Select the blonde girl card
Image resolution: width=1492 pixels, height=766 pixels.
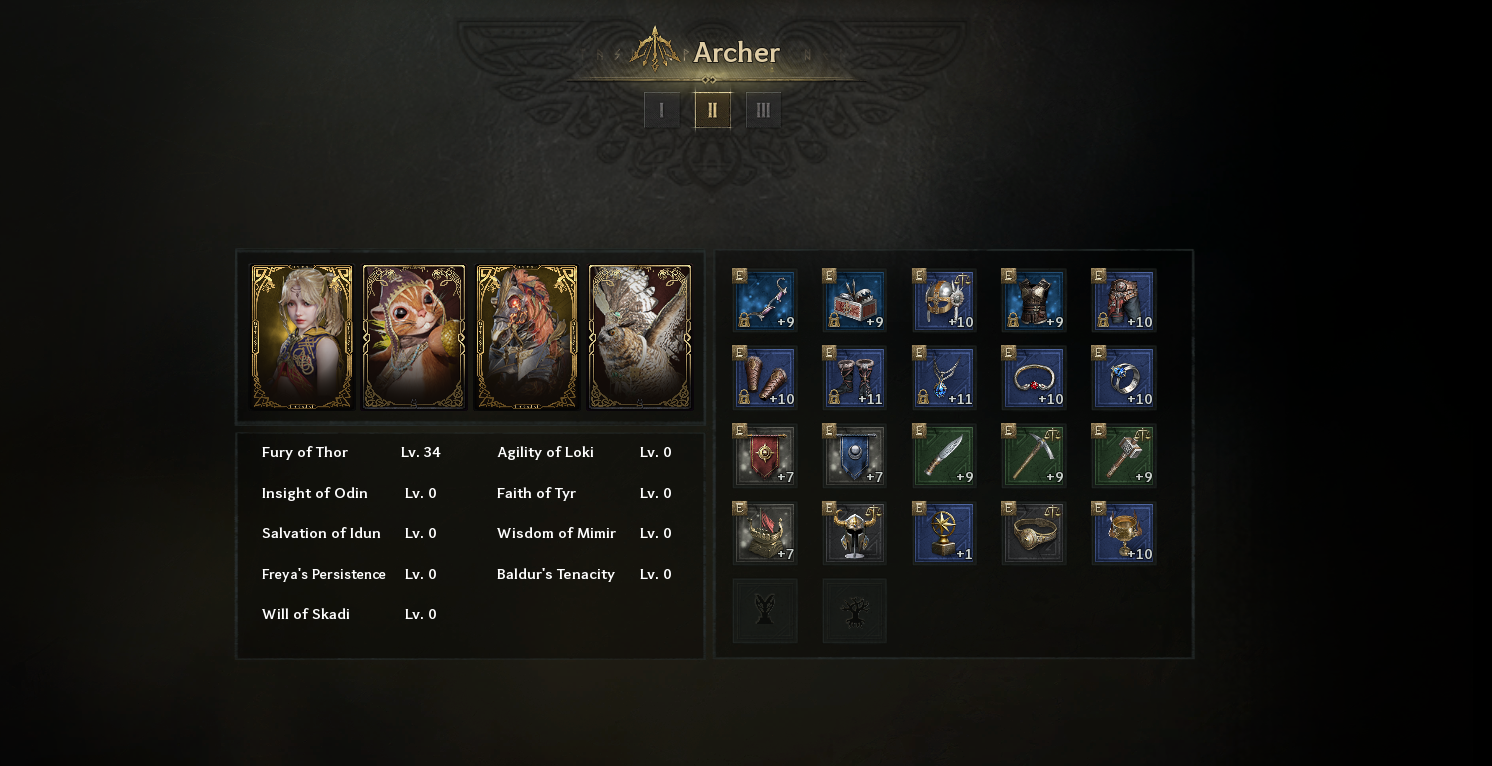[302, 337]
